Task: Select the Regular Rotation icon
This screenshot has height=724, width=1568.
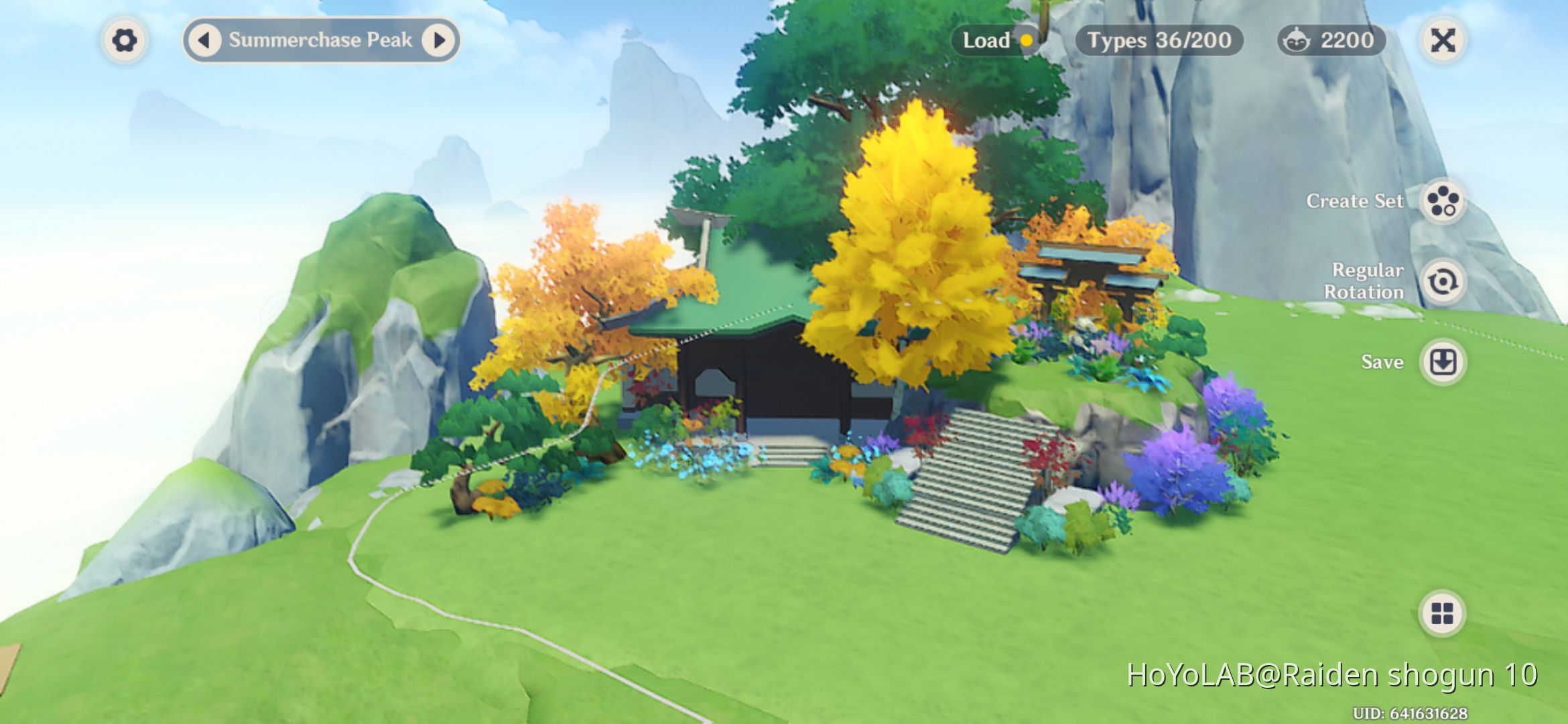Action: (x=1444, y=282)
